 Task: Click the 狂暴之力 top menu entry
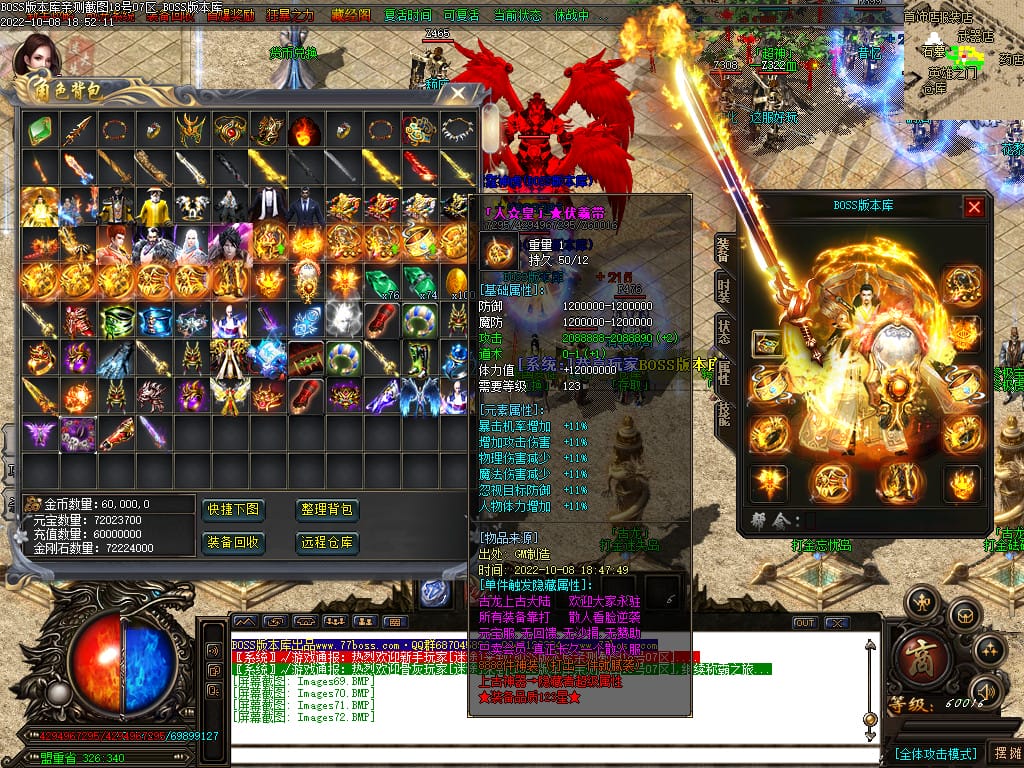coord(291,16)
